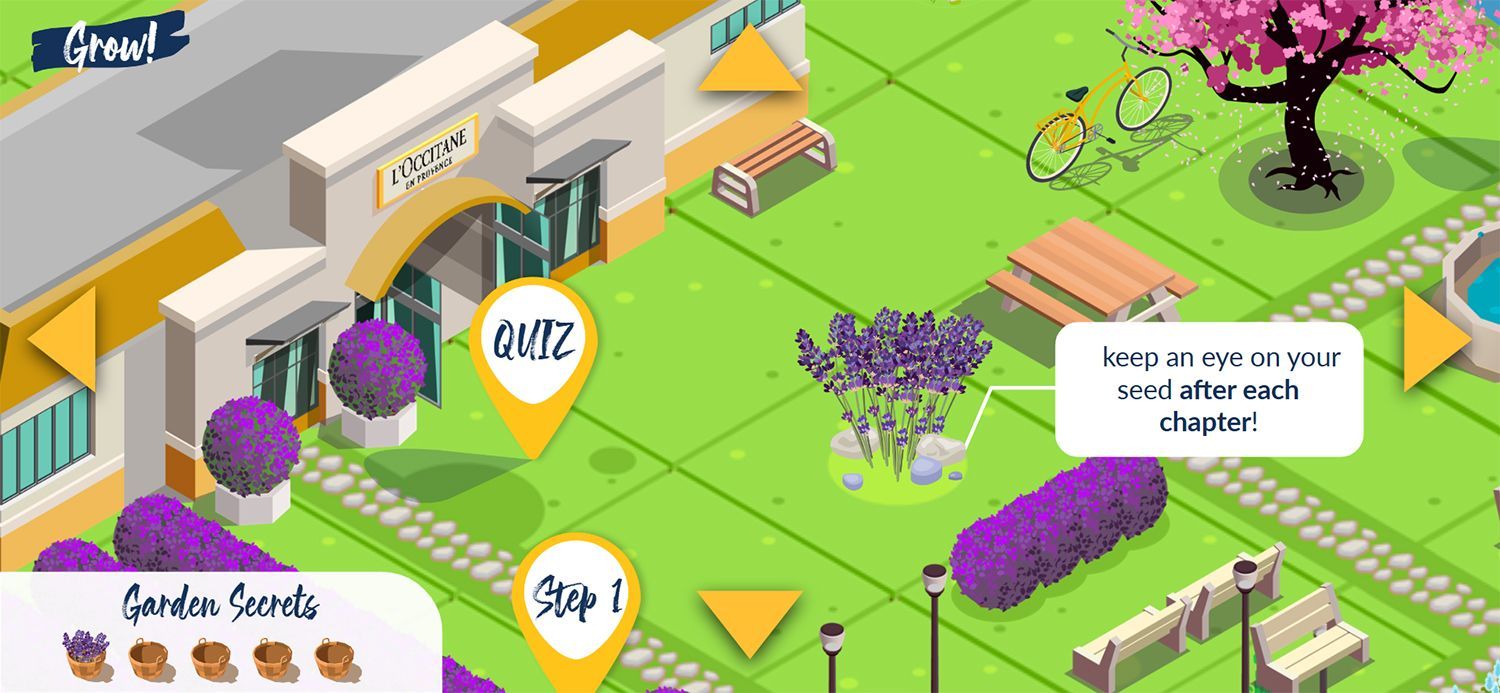
Task: Select the lavender-filled Garden Secrets basket
Action: (x=85, y=655)
